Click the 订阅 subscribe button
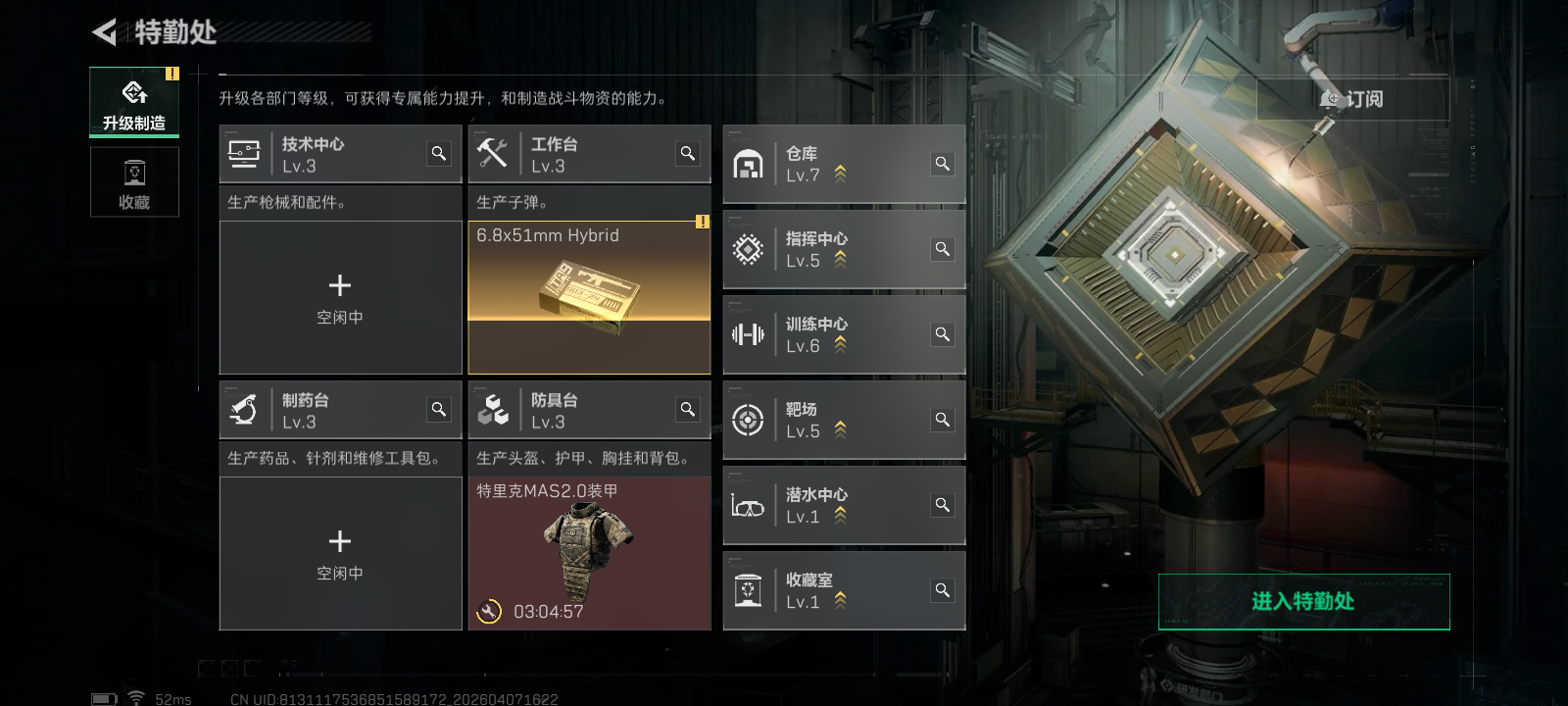 (x=1352, y=99)
